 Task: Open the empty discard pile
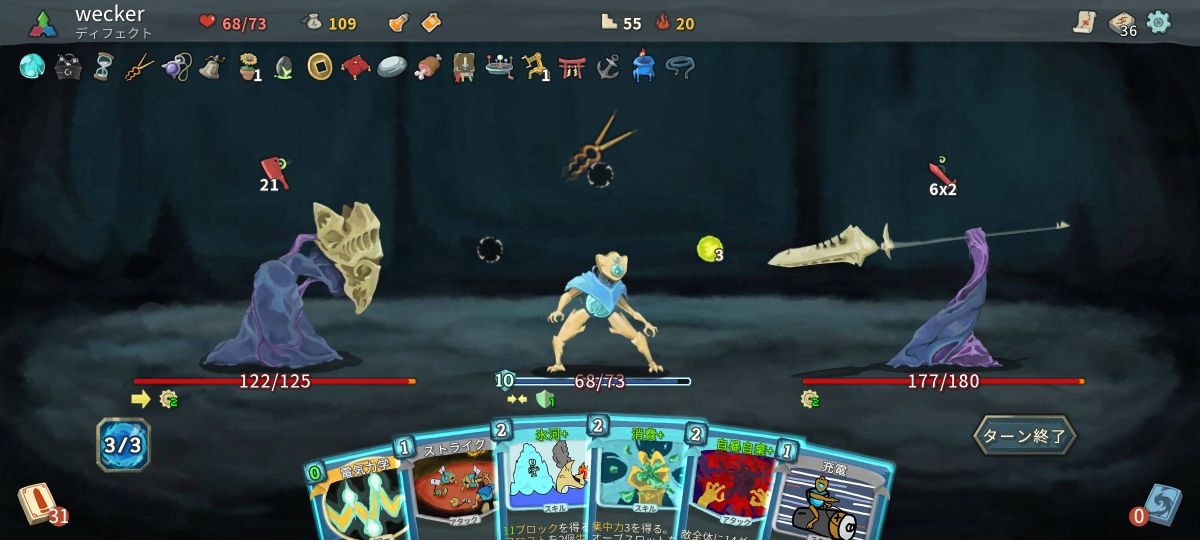[x=1164, y=503]
